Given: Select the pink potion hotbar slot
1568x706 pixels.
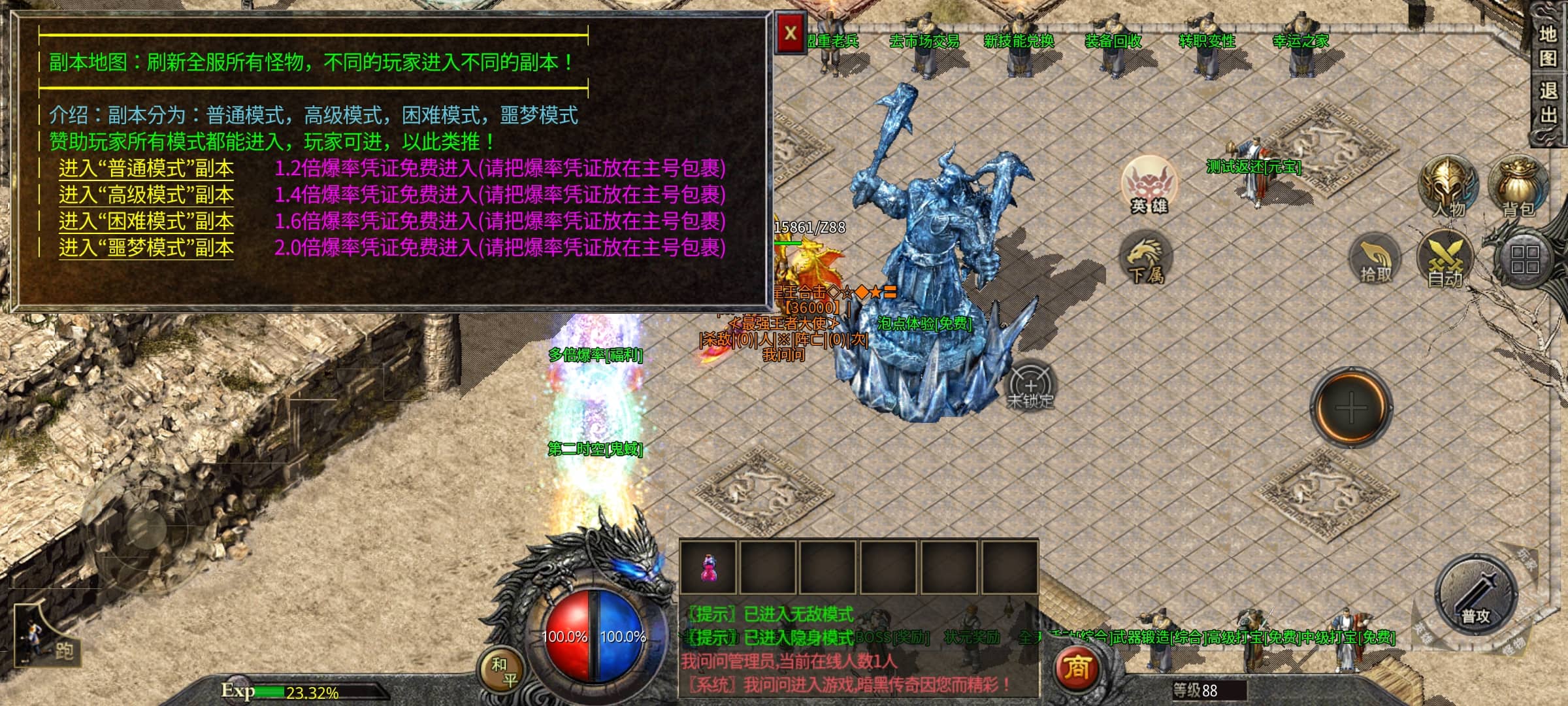Looking at the screenshot, I should tap(708, 568).
